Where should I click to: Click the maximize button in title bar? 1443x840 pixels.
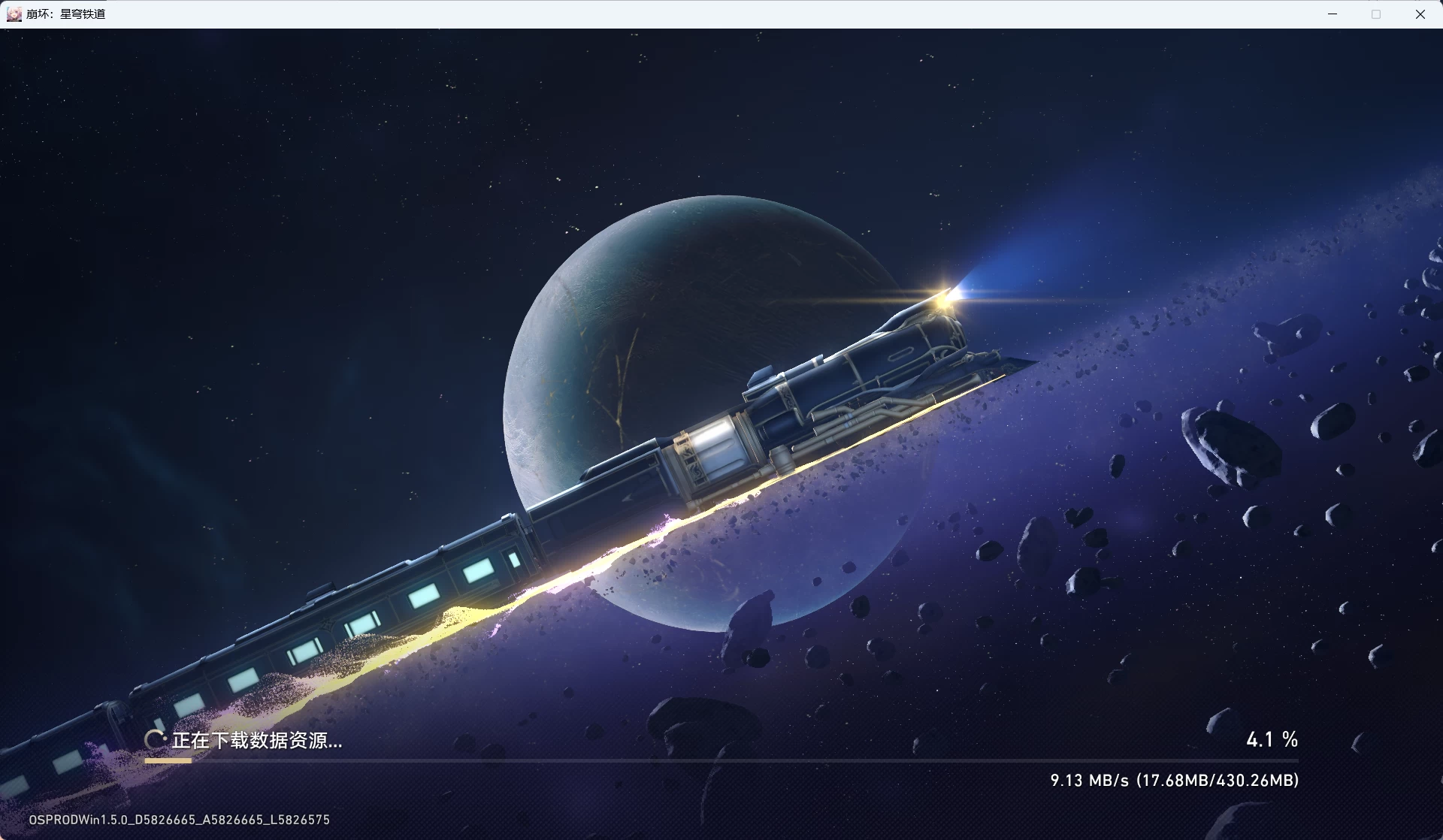click(1376, 14)
